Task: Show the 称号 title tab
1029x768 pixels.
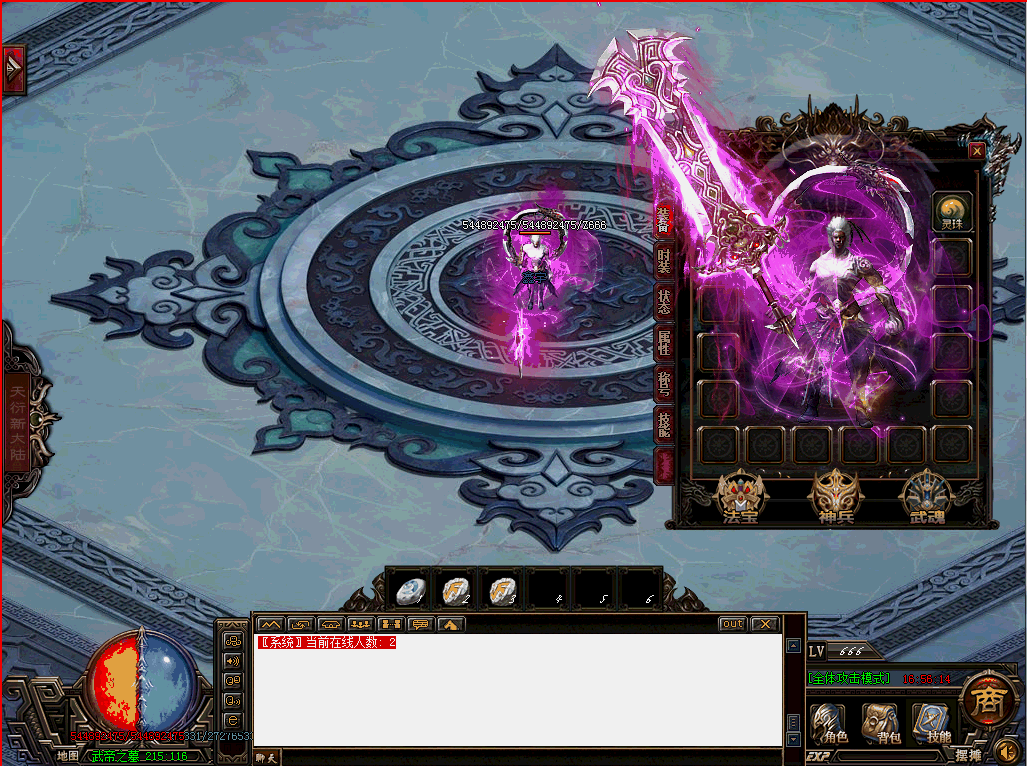Action: 664,384
